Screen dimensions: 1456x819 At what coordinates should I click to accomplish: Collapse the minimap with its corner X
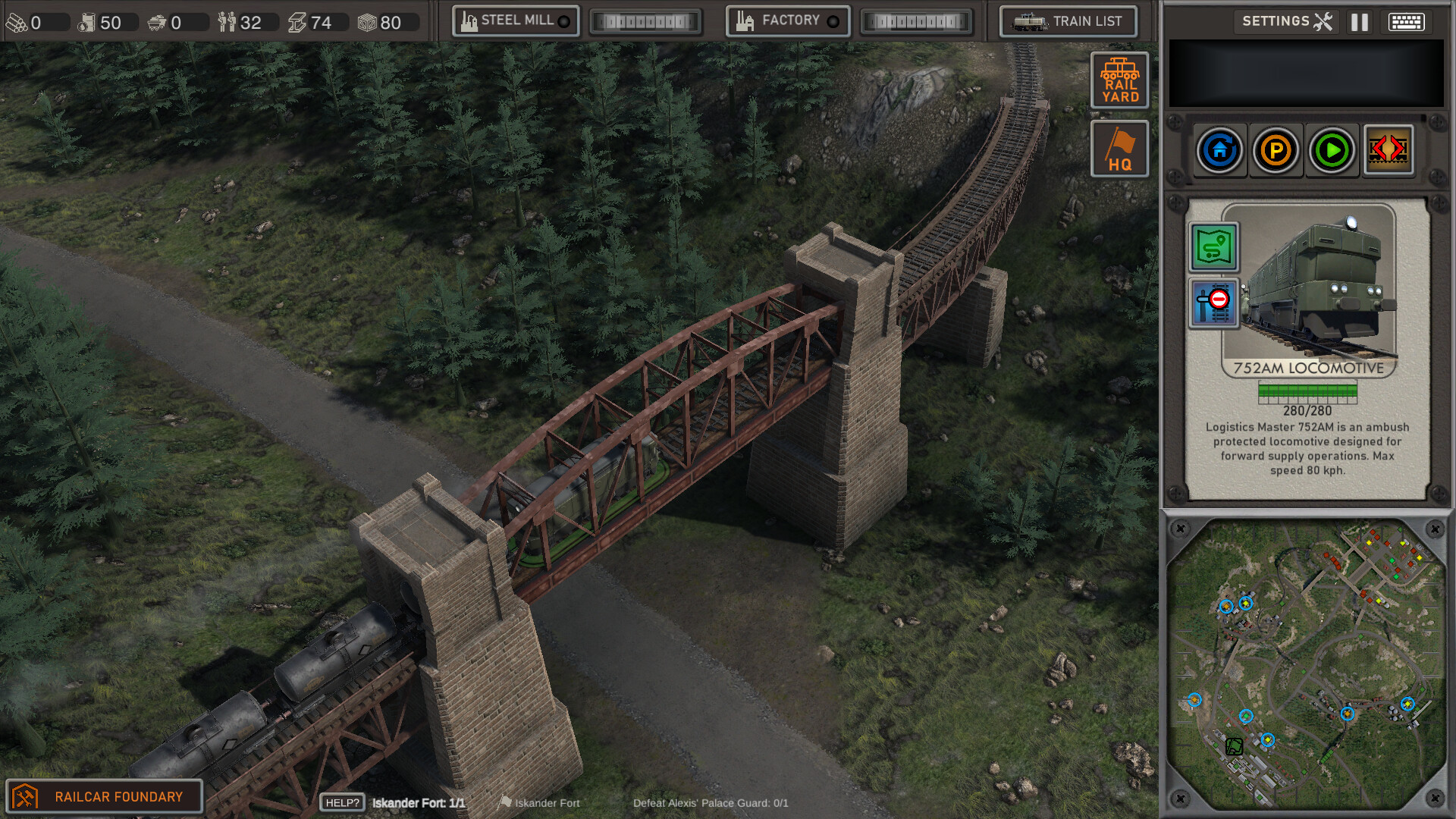pos(1181,527)
